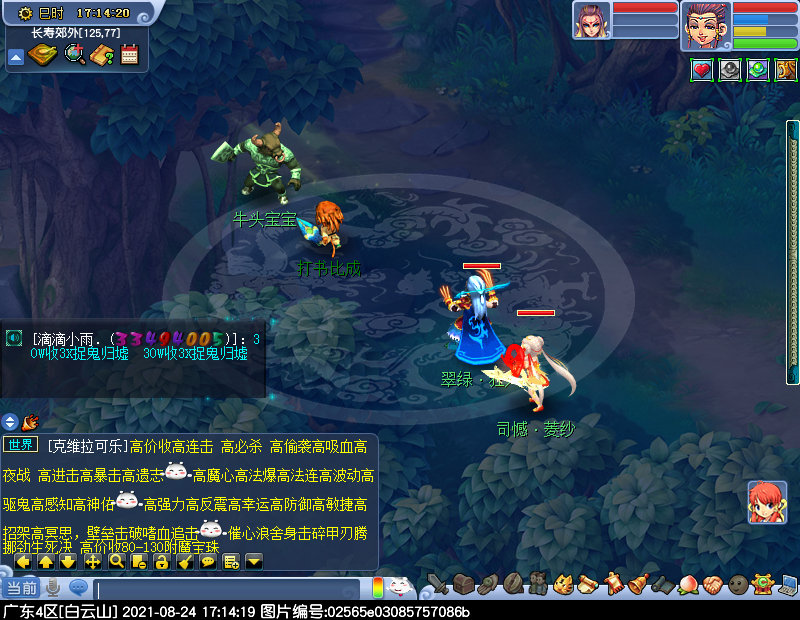The width and height of the screenshot is (800, 620).
Task: Select the player character portrait
Action: click(x=706, y=24)
